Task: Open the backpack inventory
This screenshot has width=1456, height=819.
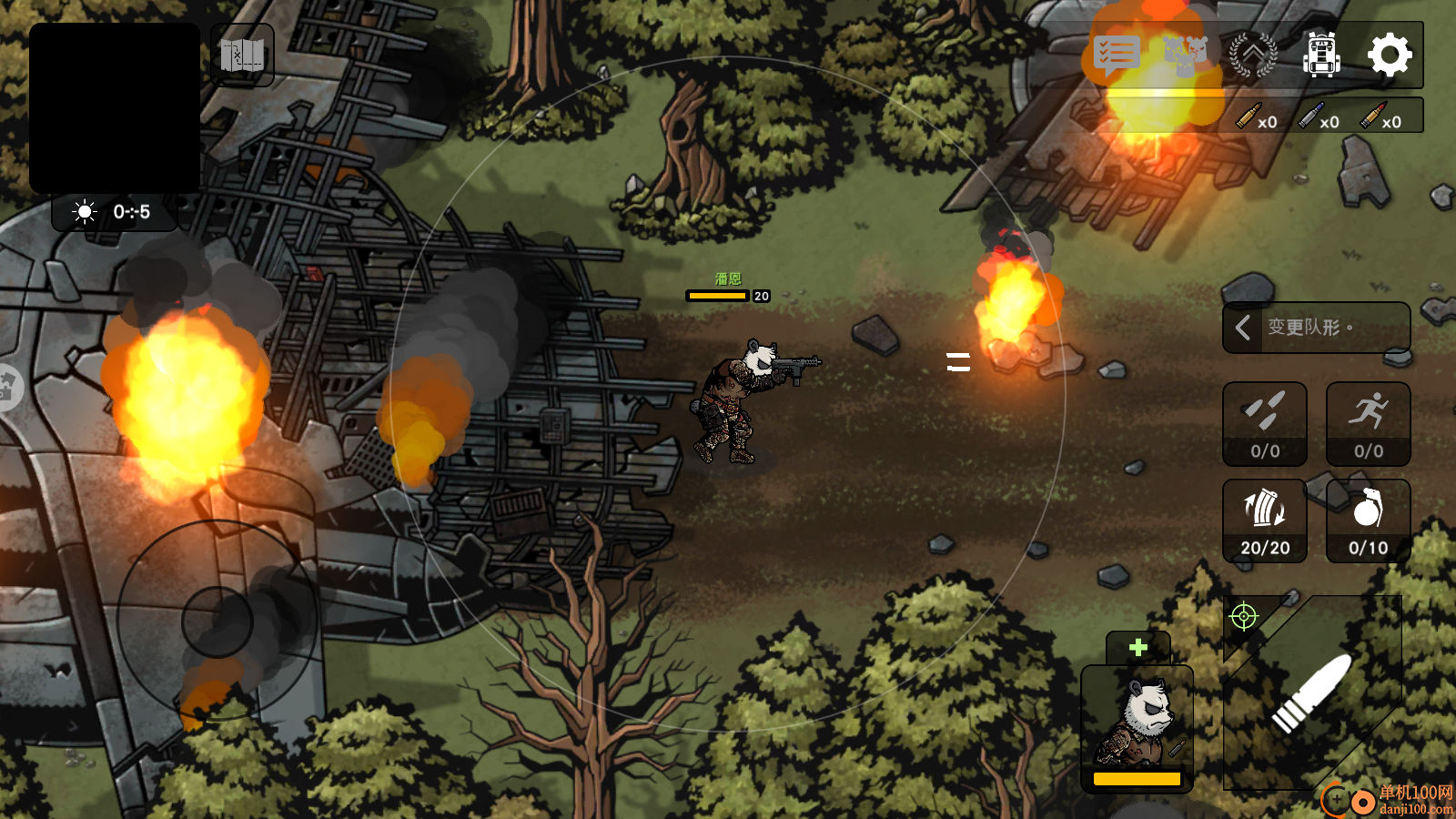Action: click(x=1321, y=55)
